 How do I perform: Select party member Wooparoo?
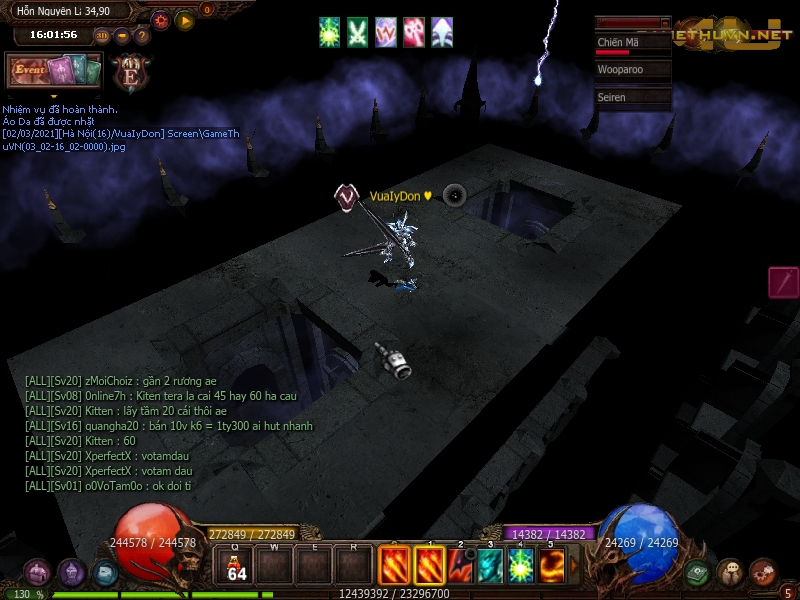click(631, 71)
